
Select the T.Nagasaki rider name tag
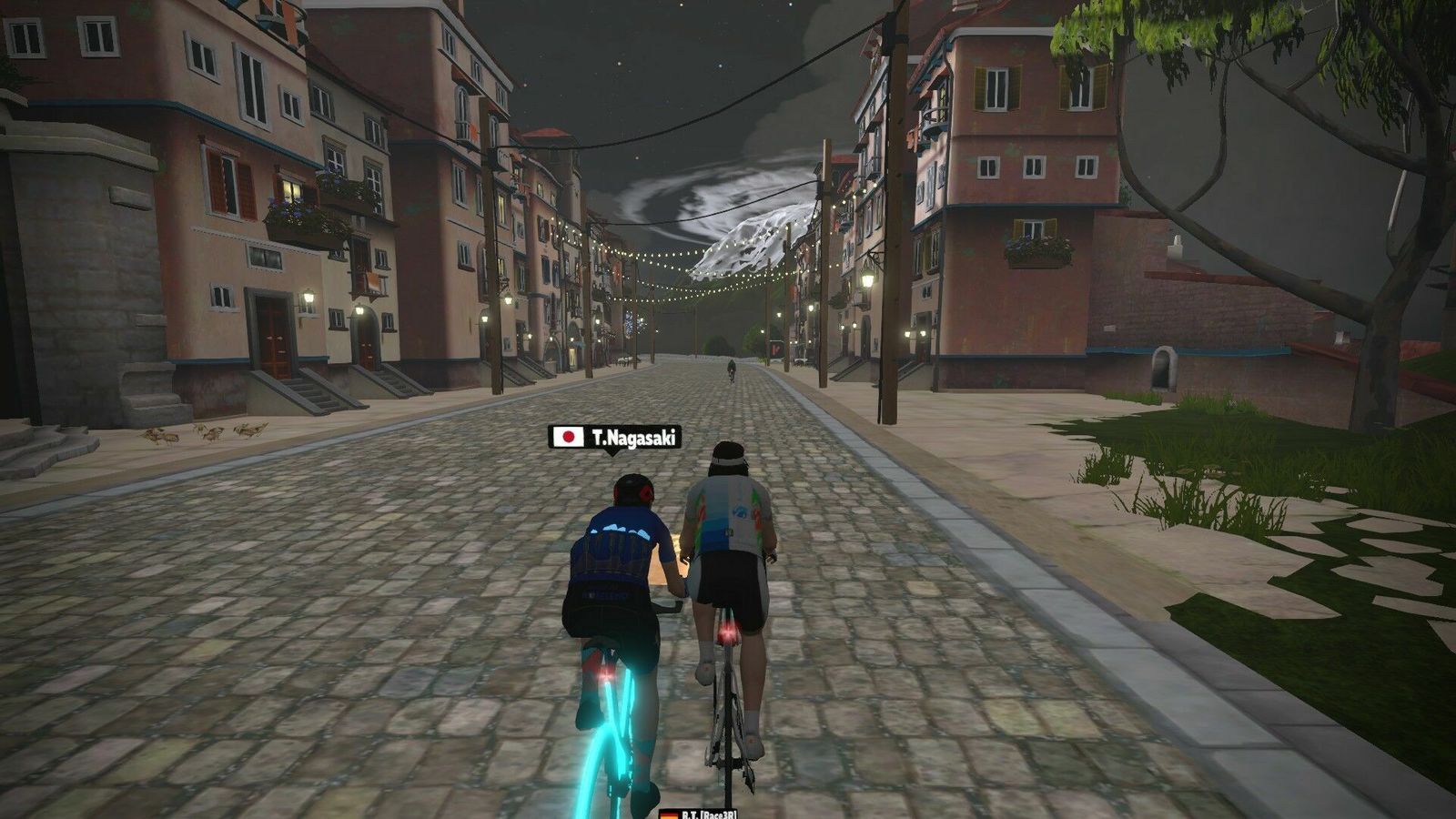click(615, 438)
